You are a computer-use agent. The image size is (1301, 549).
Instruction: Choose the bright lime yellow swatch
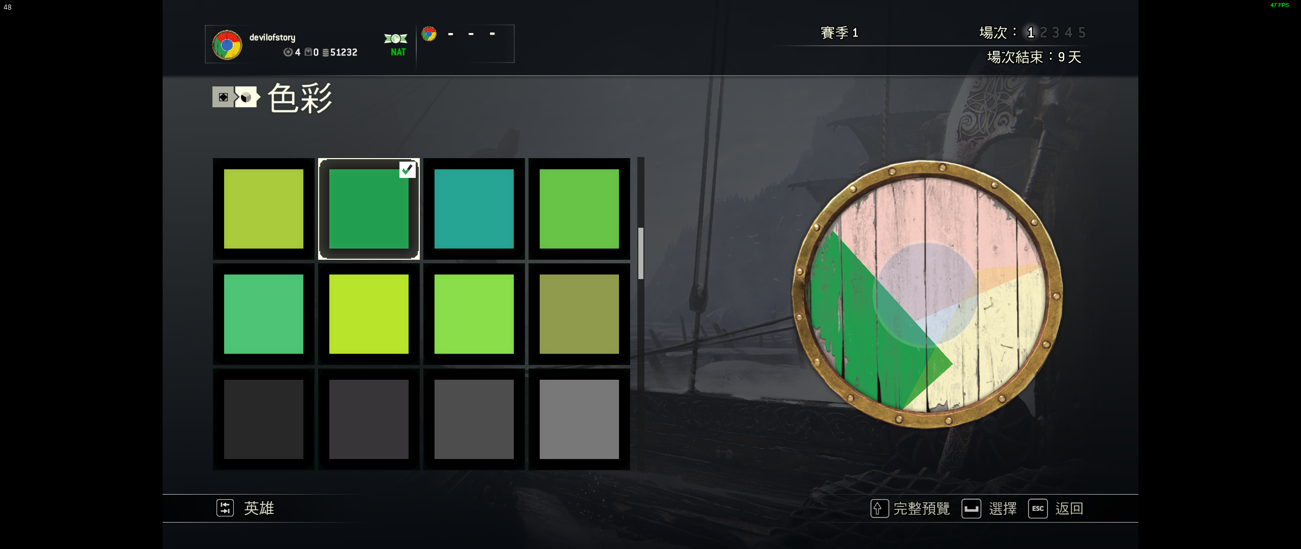(368, 314)
